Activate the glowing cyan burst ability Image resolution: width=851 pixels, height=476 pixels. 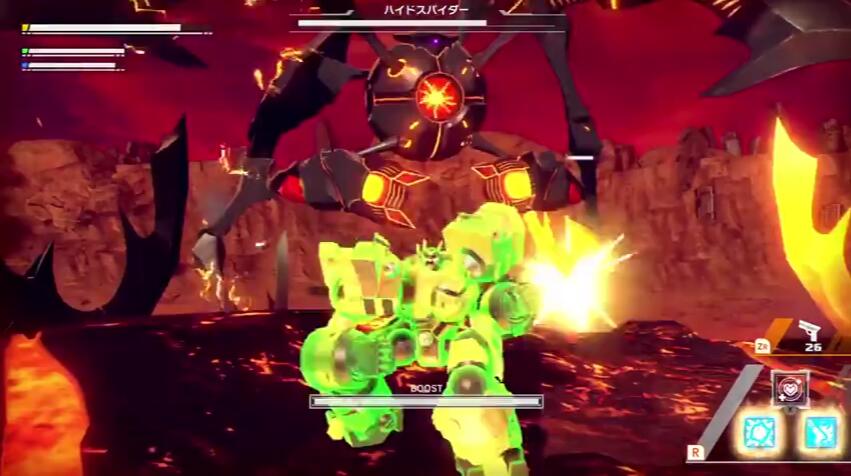(x=761, y=432)
